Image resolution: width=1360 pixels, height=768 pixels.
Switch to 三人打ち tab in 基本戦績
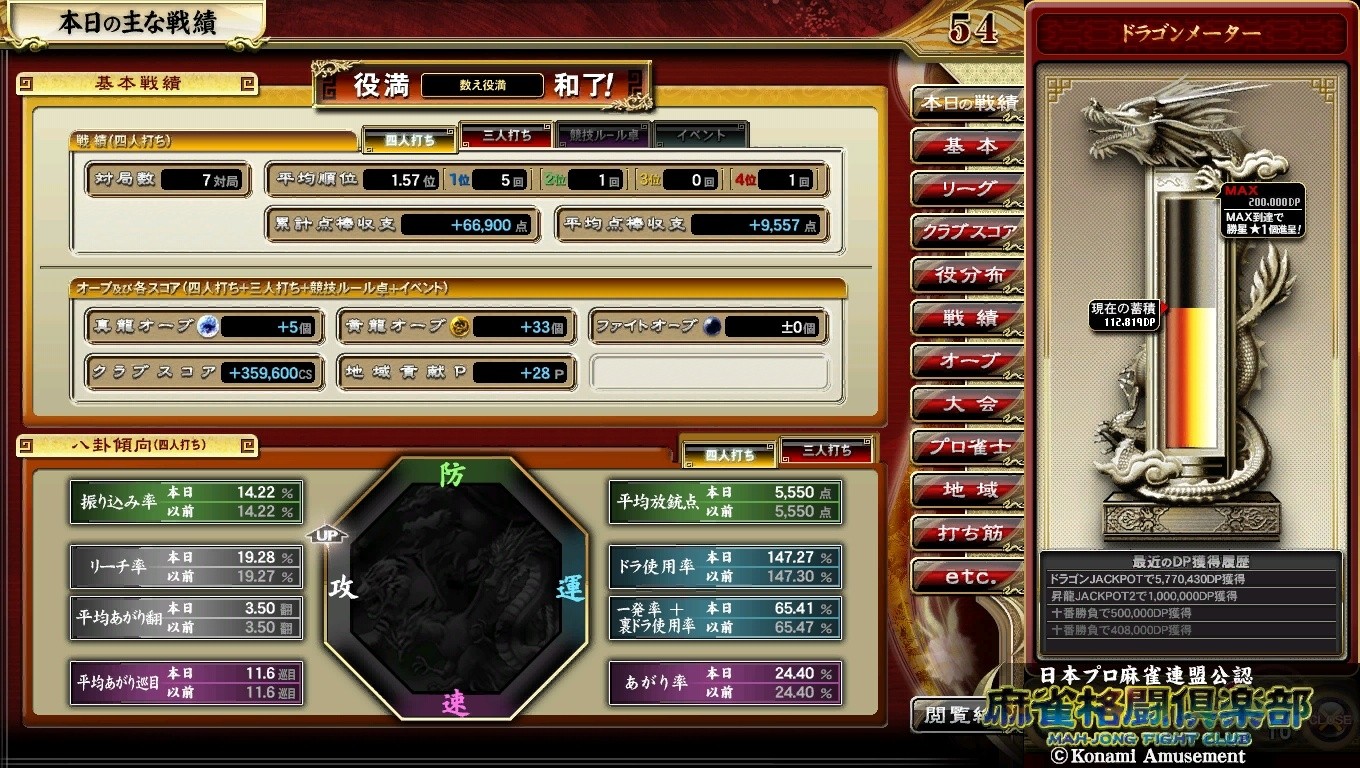point(506,135)
